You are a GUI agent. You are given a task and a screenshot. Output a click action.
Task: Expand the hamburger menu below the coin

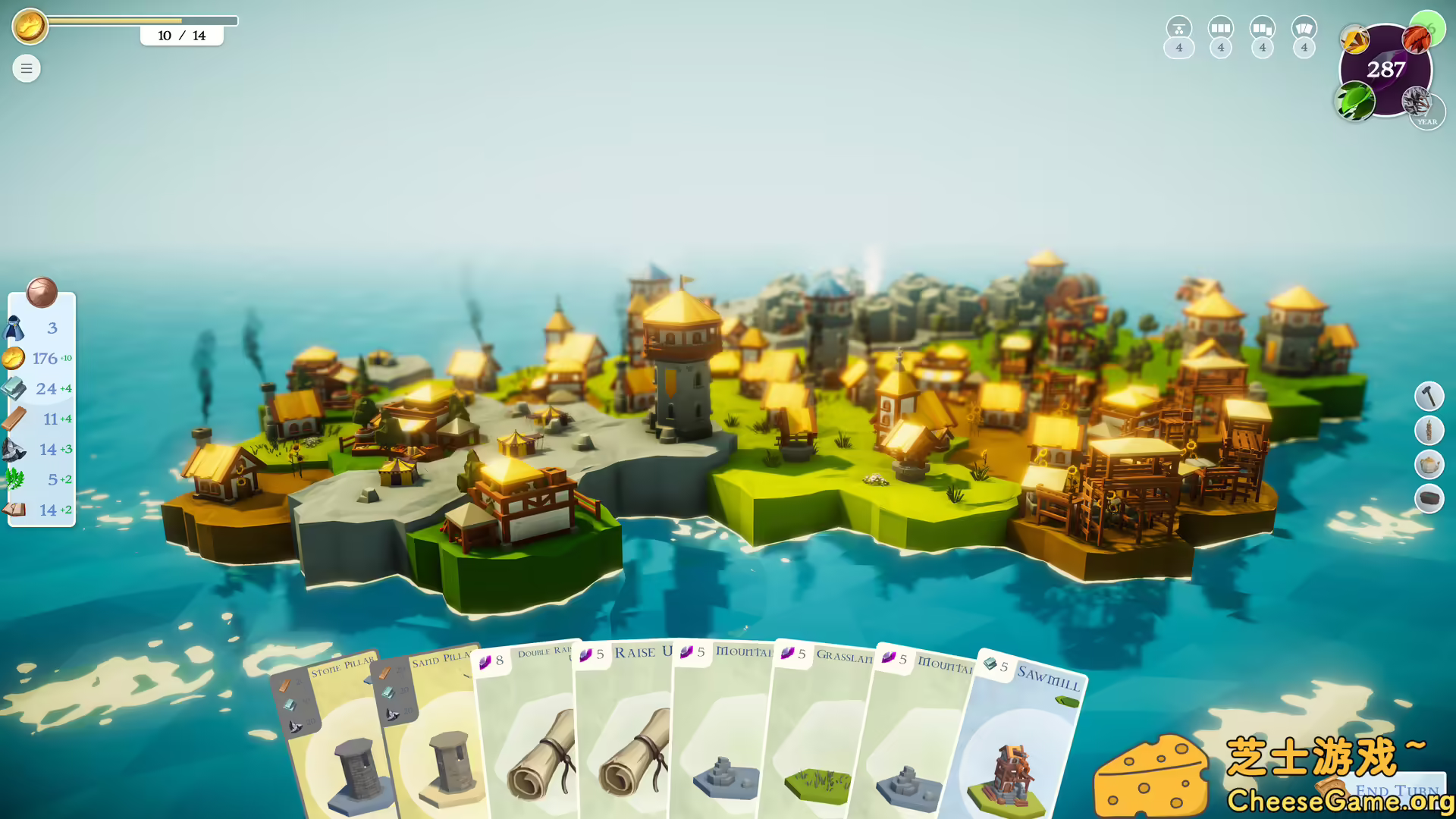click(x=26, y=68)
